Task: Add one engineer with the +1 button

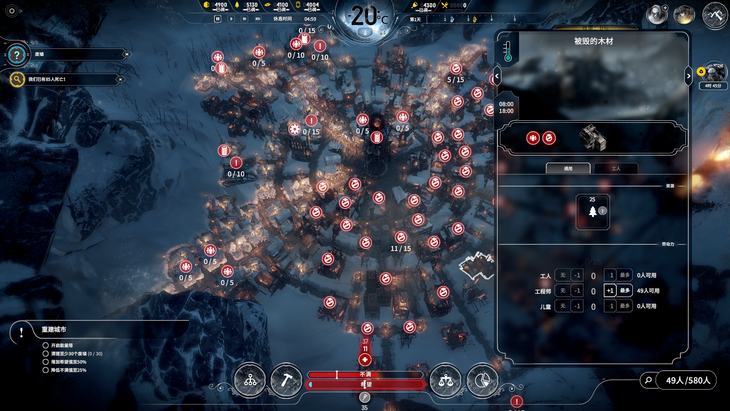Action: click(x=610, y=291)
